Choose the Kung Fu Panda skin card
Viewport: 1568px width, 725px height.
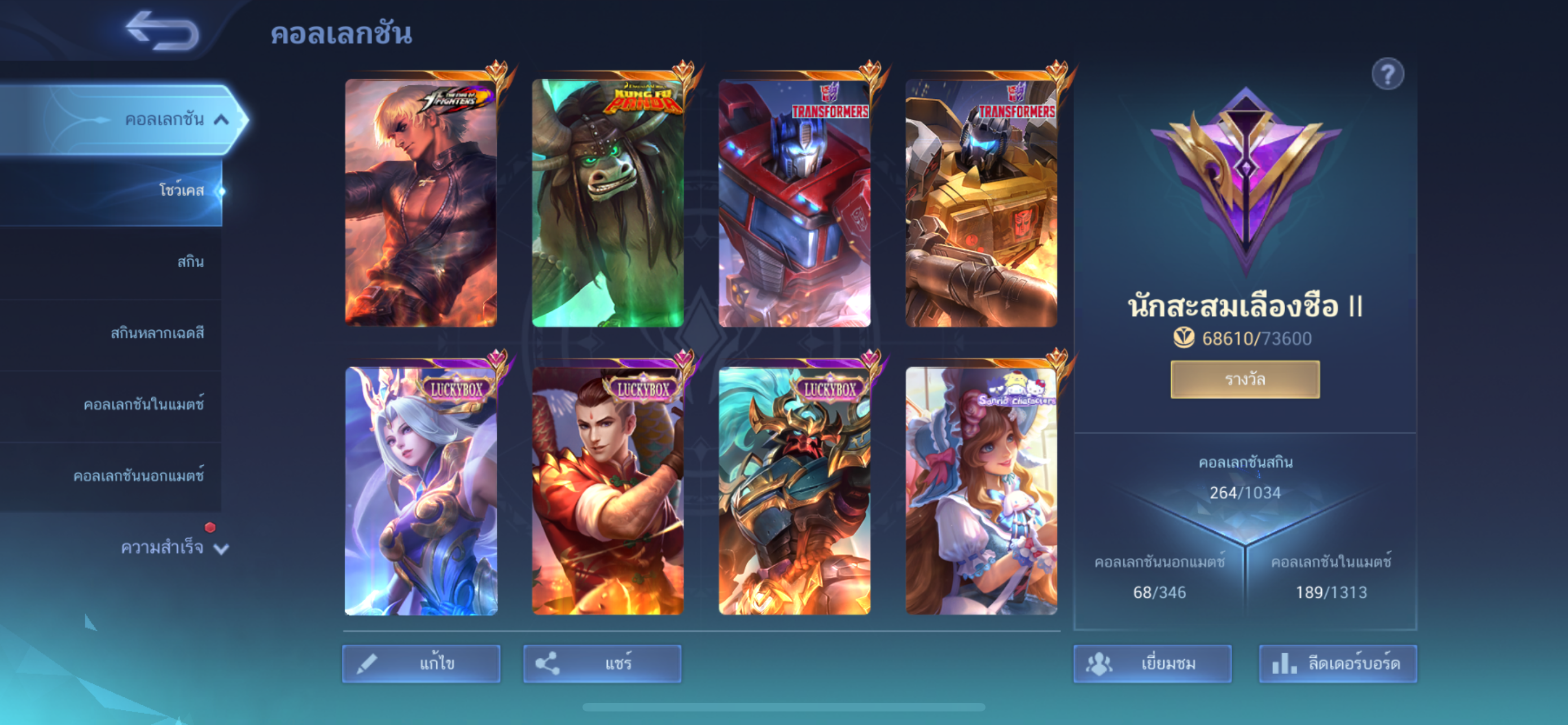[x=607, y=203]
